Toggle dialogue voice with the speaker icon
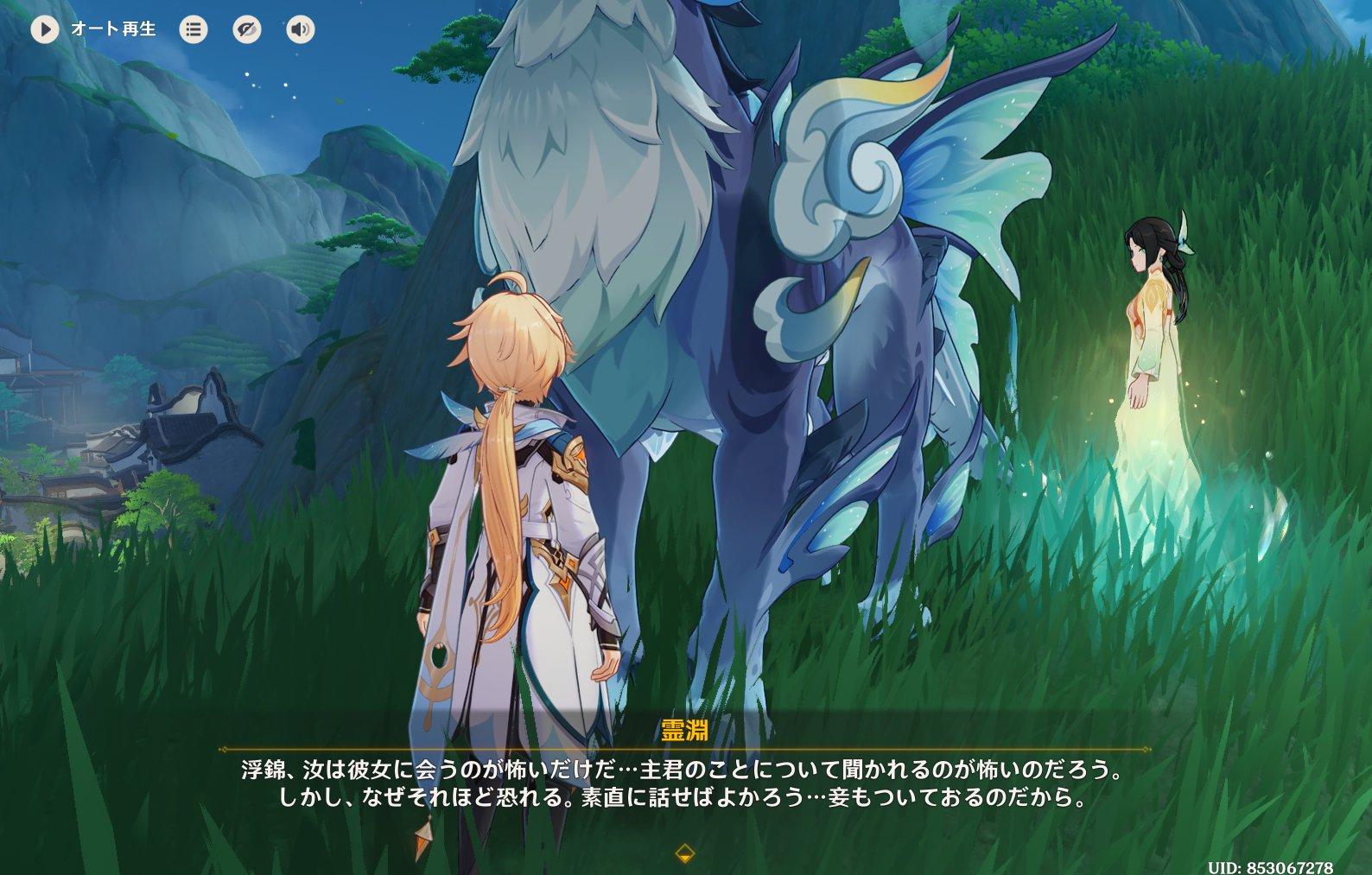This screenshot has width=1372, height=875. pos(301,29)
